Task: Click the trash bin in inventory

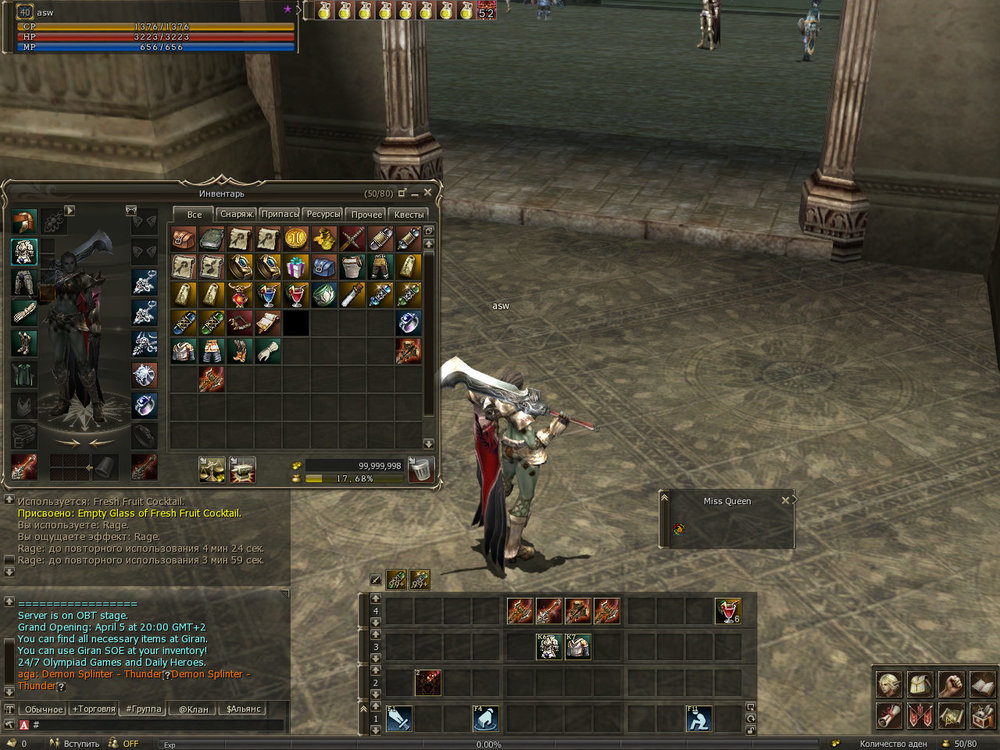Action: coord(421,468)
